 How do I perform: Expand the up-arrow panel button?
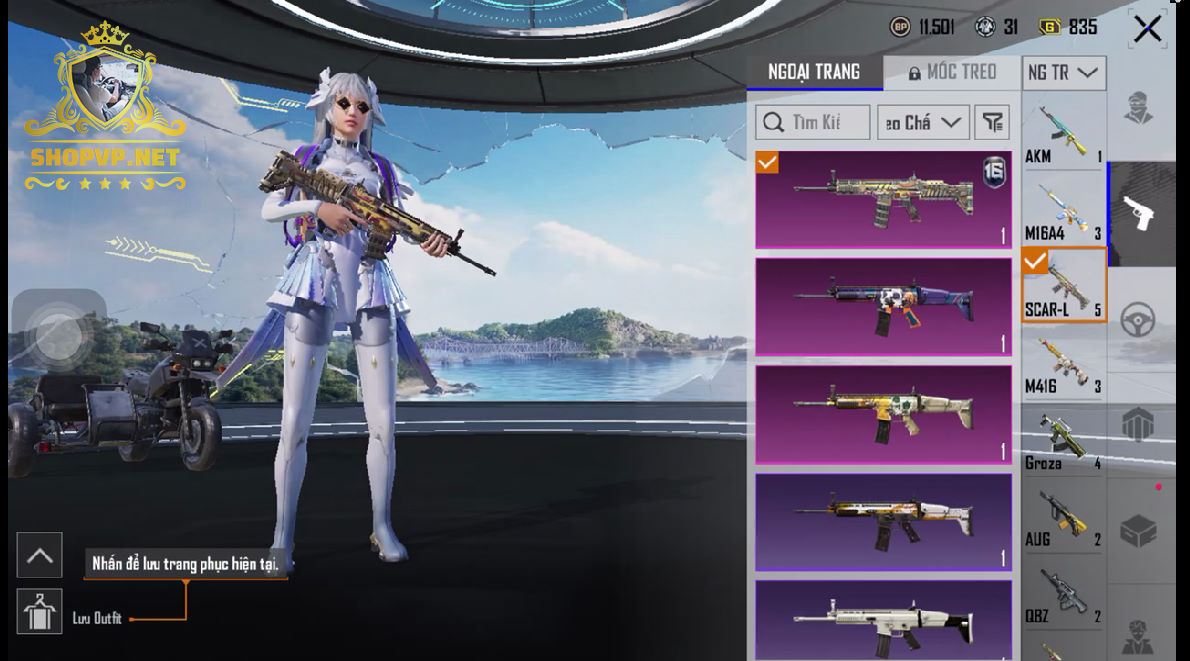point(40,555)
